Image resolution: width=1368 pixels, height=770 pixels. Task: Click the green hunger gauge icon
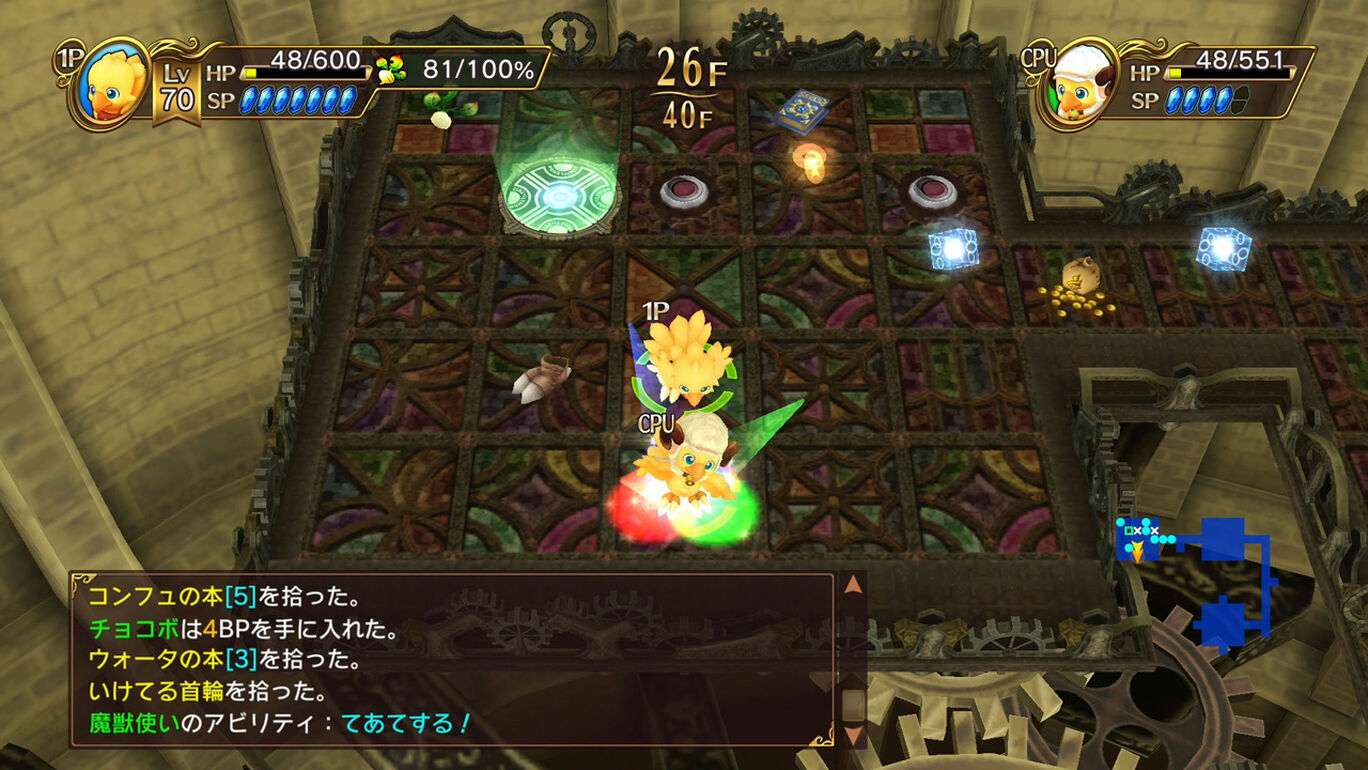click(390, 70)
